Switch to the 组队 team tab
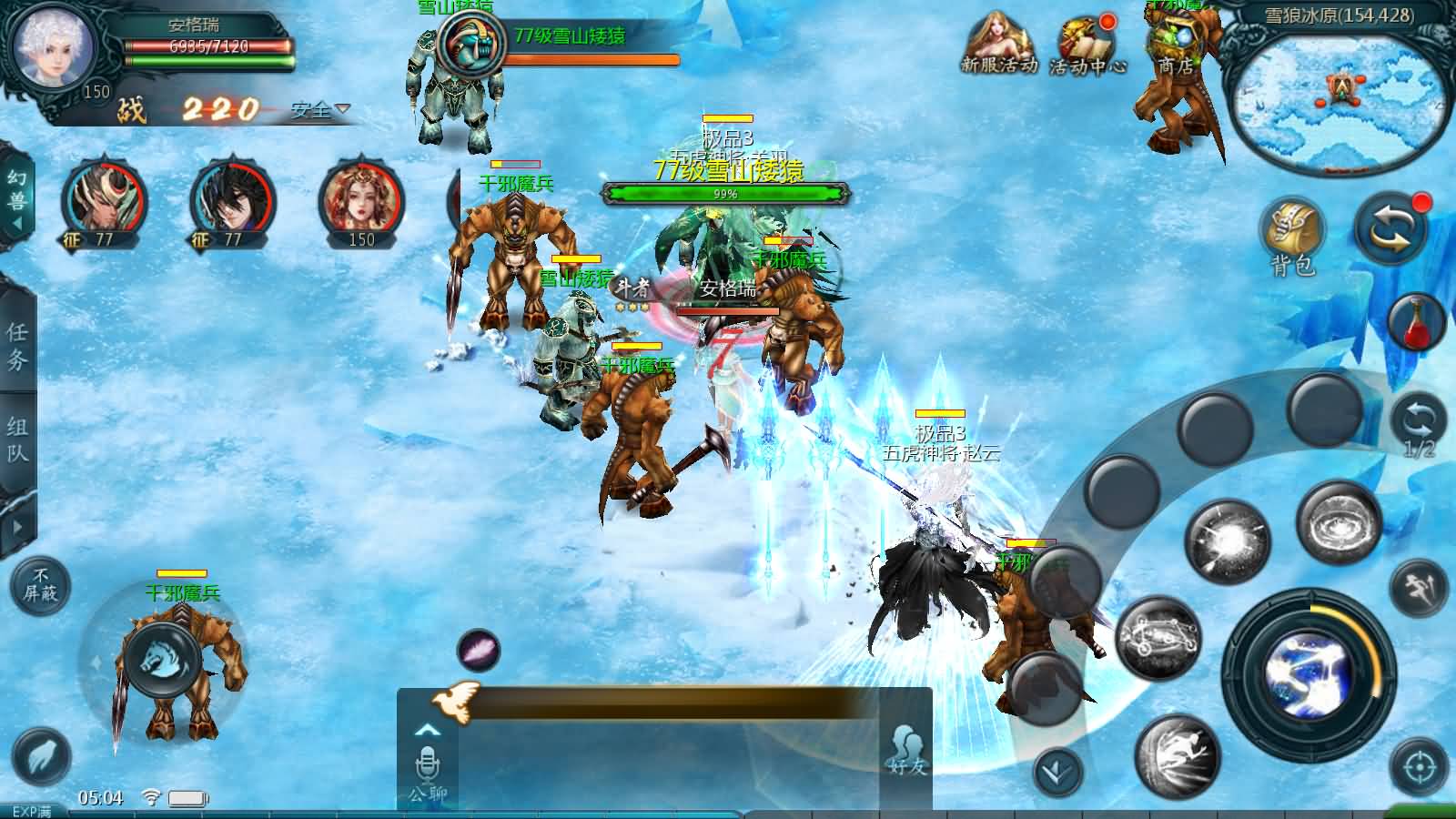This screenshot has height=819, width=1456. (17, 440)
